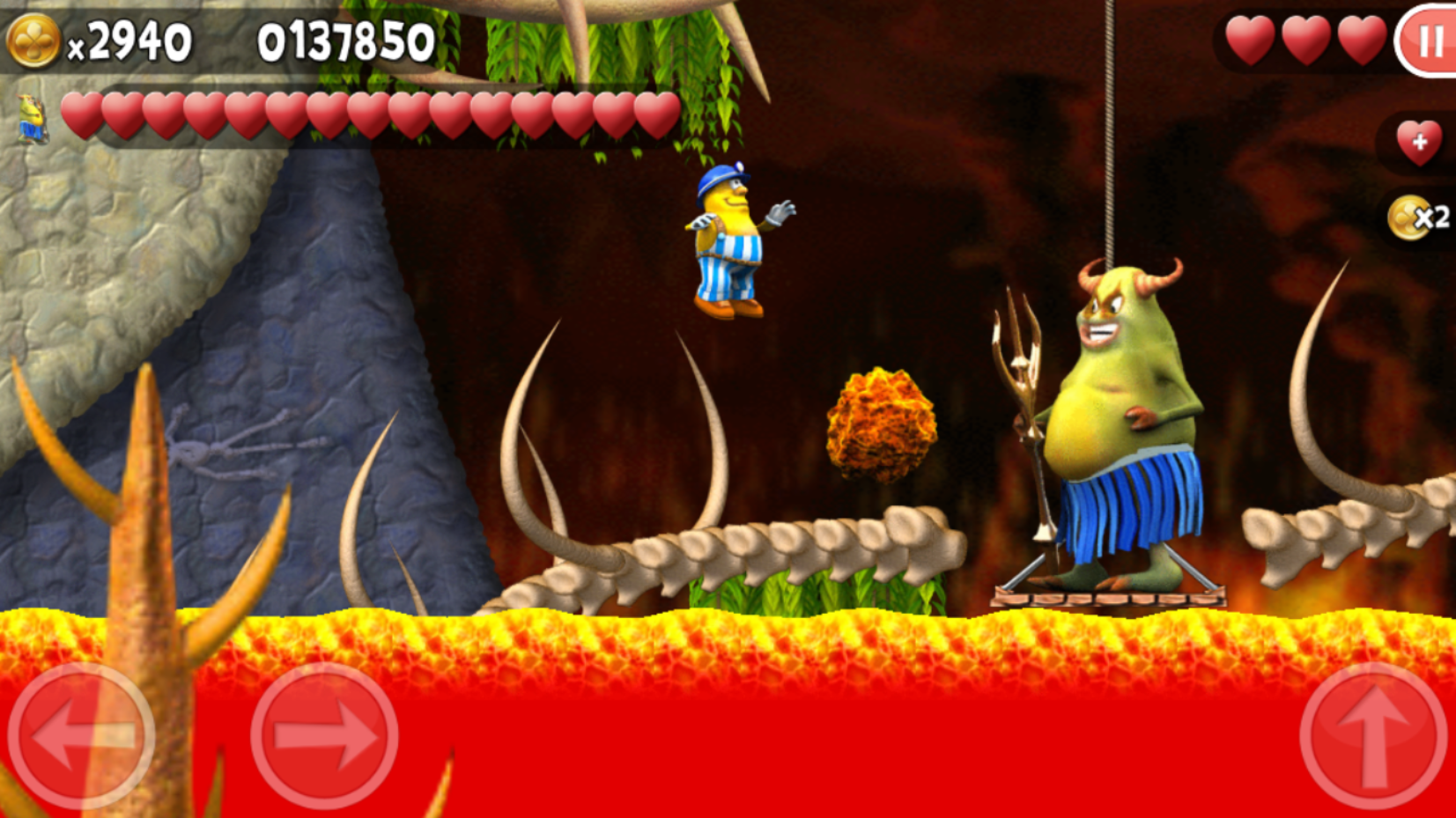Tap the score display reading 0137850
The image size is (1456, 818).
[345, 39]
